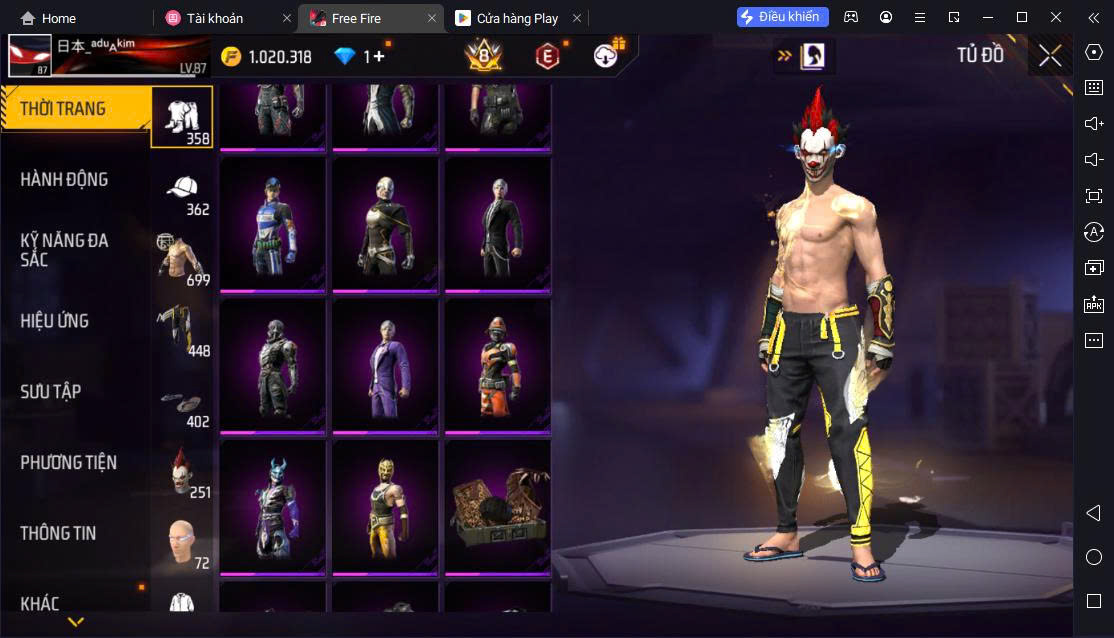Open the red hexagon E badge

pyautogui.click(x=546, y=57)
